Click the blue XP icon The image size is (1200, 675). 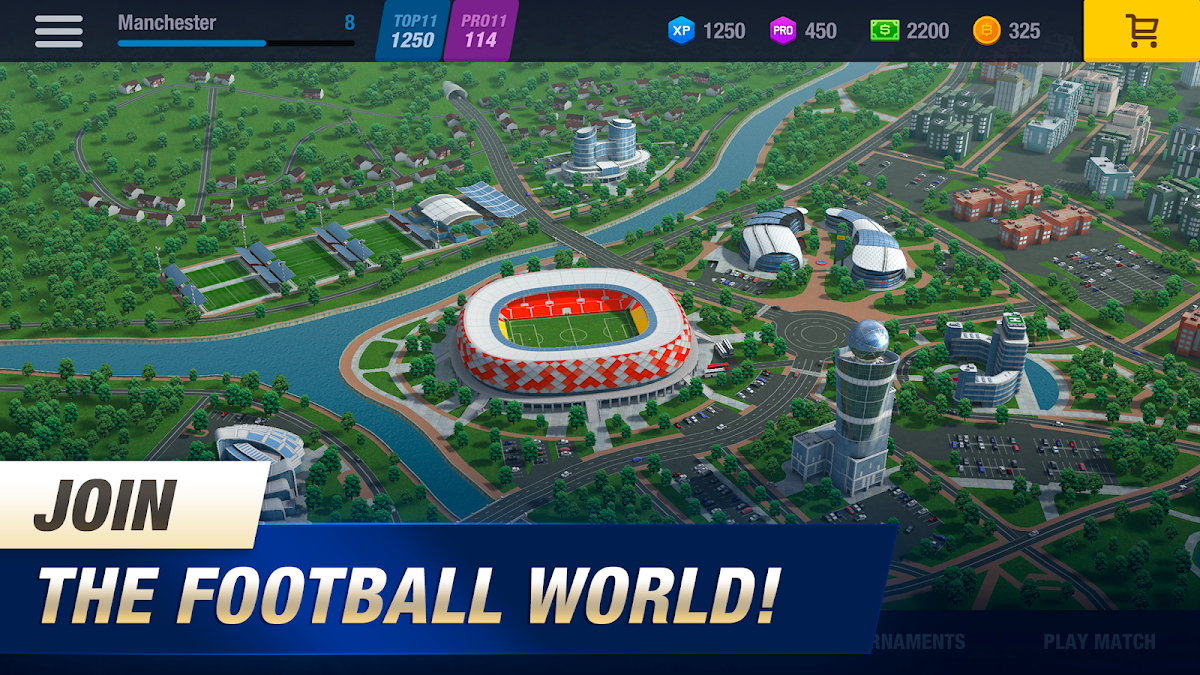pyautogui.click(x=681, y=31)
